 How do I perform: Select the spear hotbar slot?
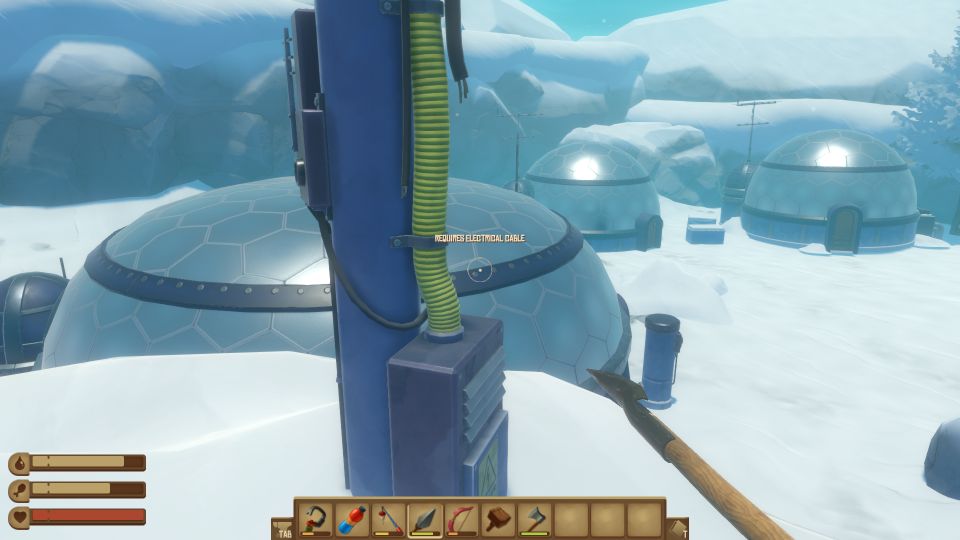[425, 520]
